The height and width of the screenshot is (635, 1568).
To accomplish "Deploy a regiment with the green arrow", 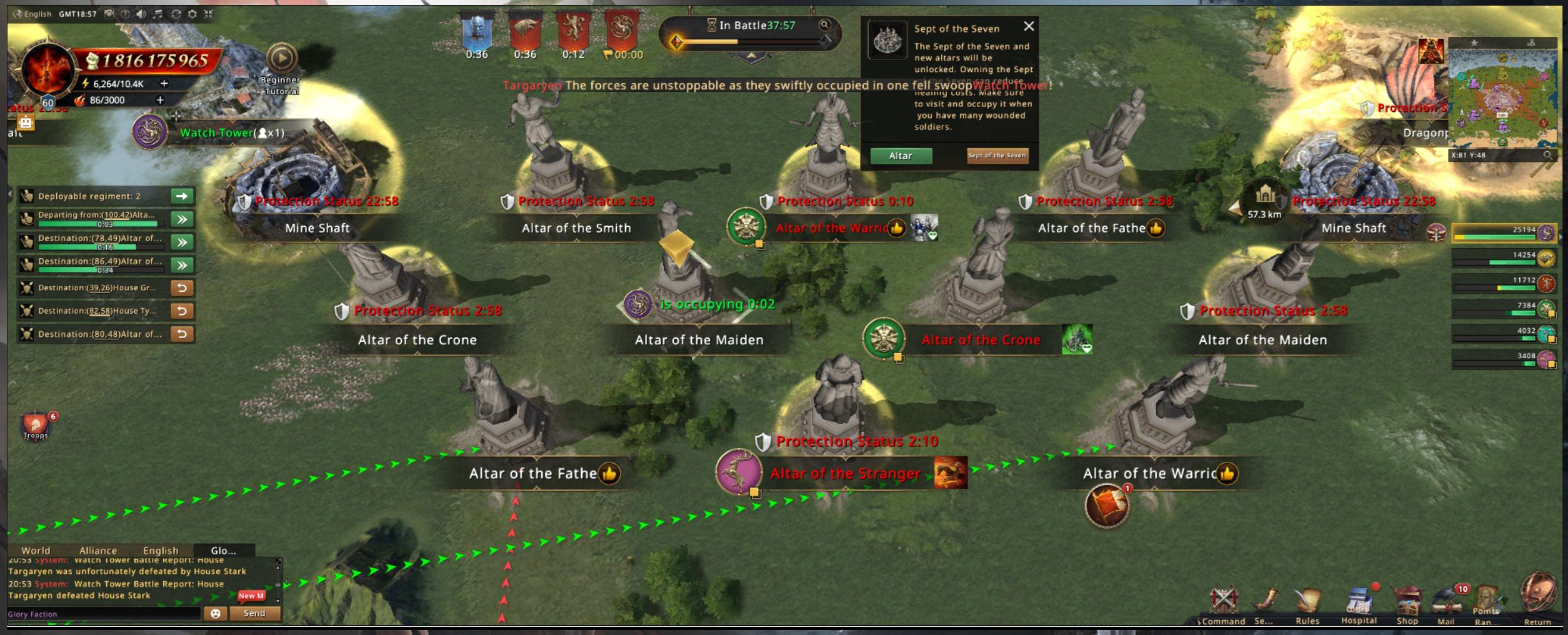I will pyautogui.click(x=182, y=196).
